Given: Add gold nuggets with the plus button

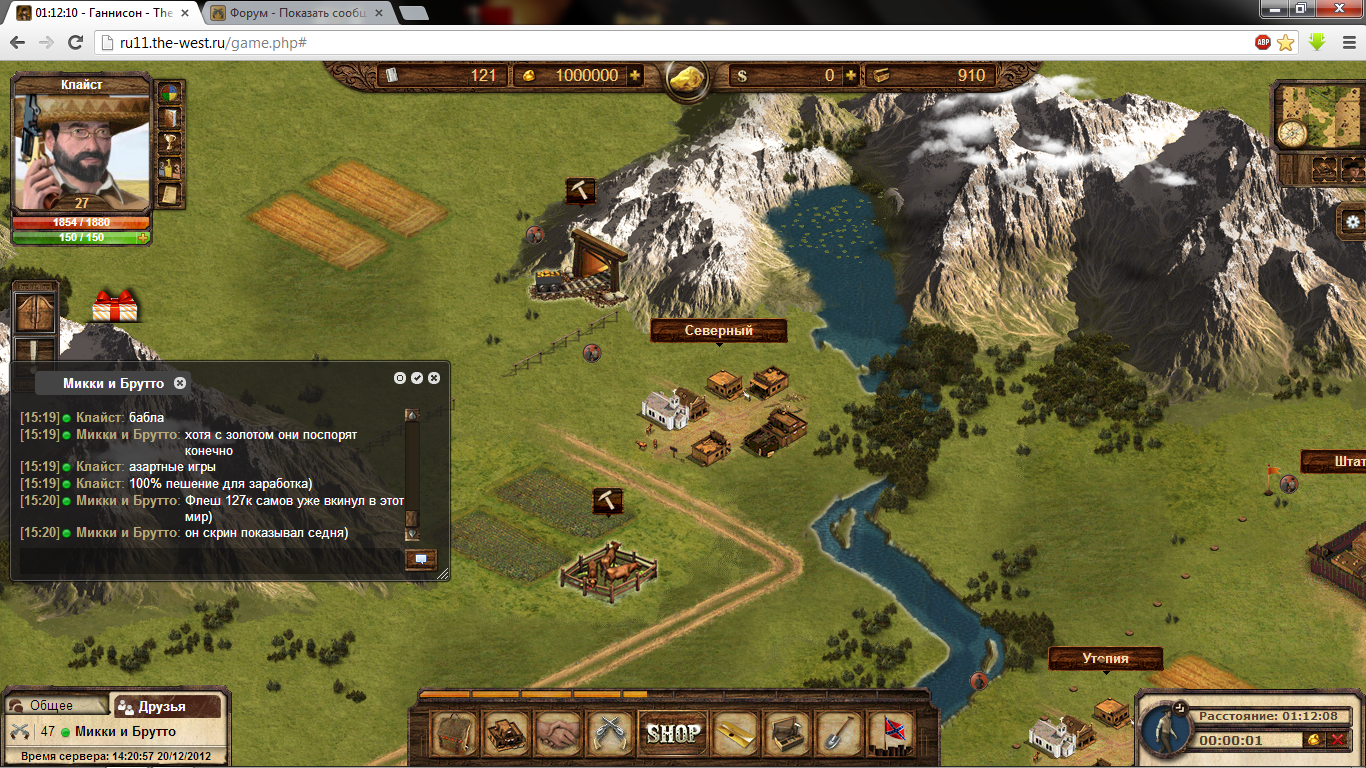Looking at the screenshot, I should tap(634, 75).
